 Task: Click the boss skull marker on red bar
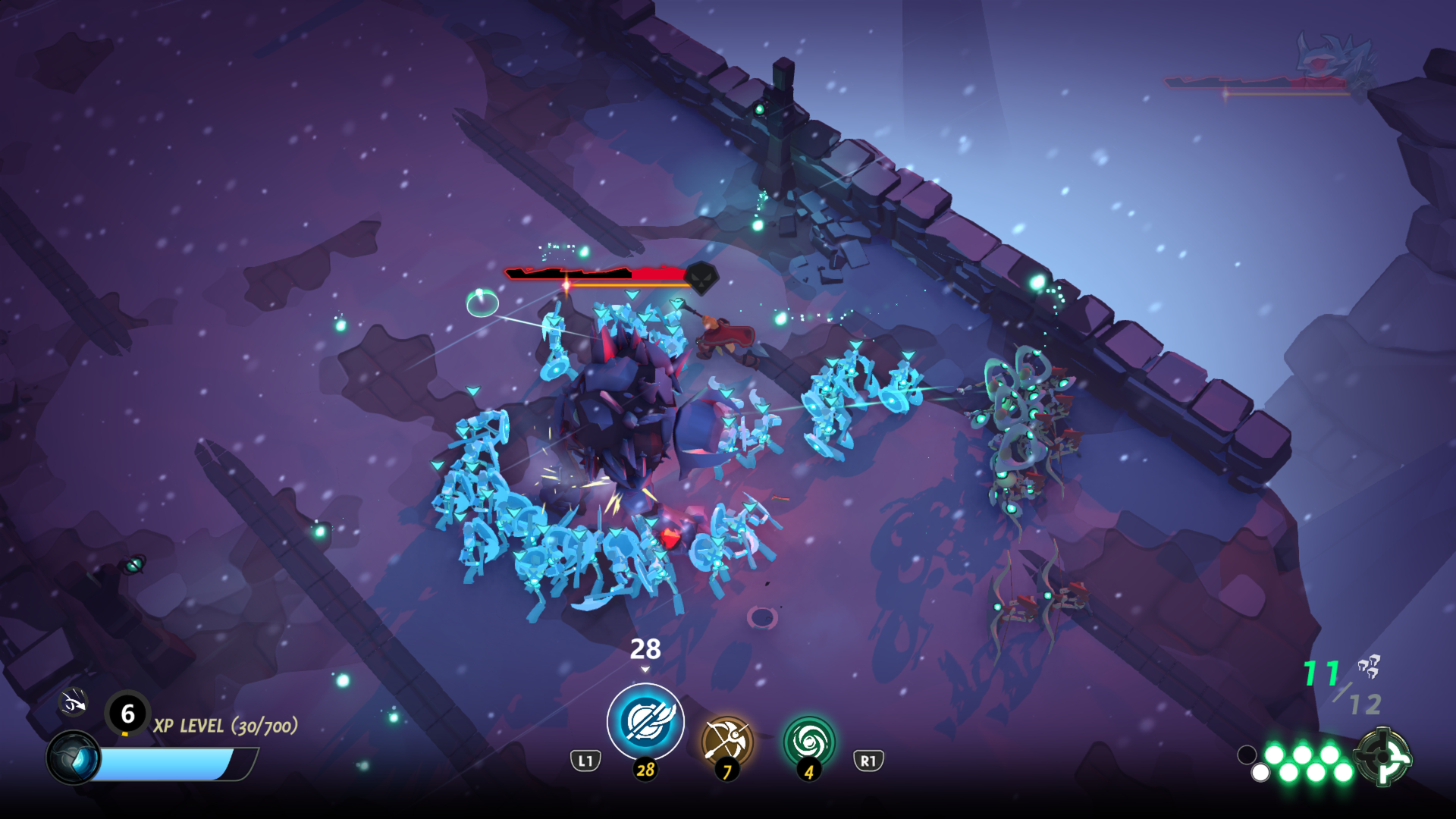[x=701, y=278]
